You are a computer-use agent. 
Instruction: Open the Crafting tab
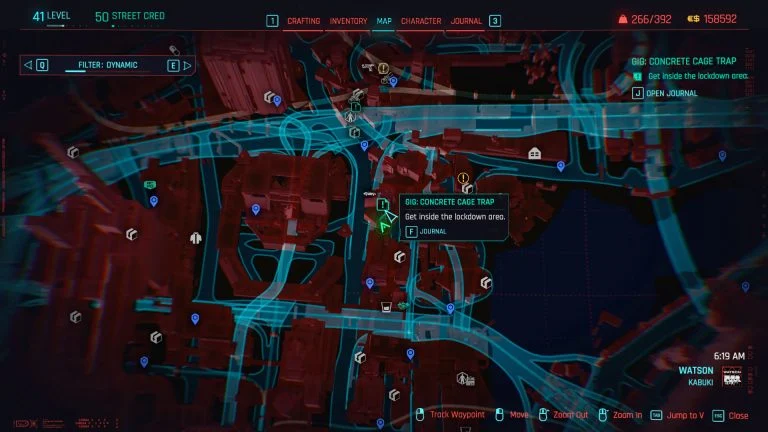tap(303, 21)
